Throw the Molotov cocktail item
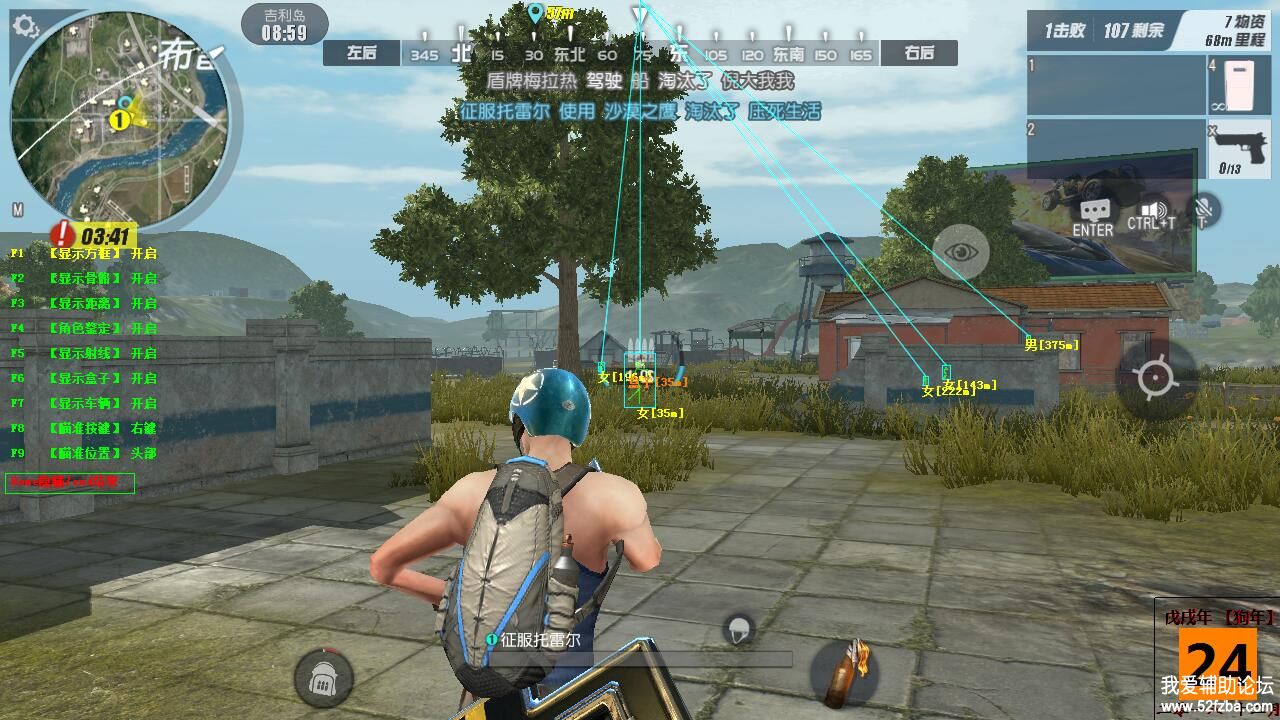This screenshot has width=1280, height=720. pos(845,673)
